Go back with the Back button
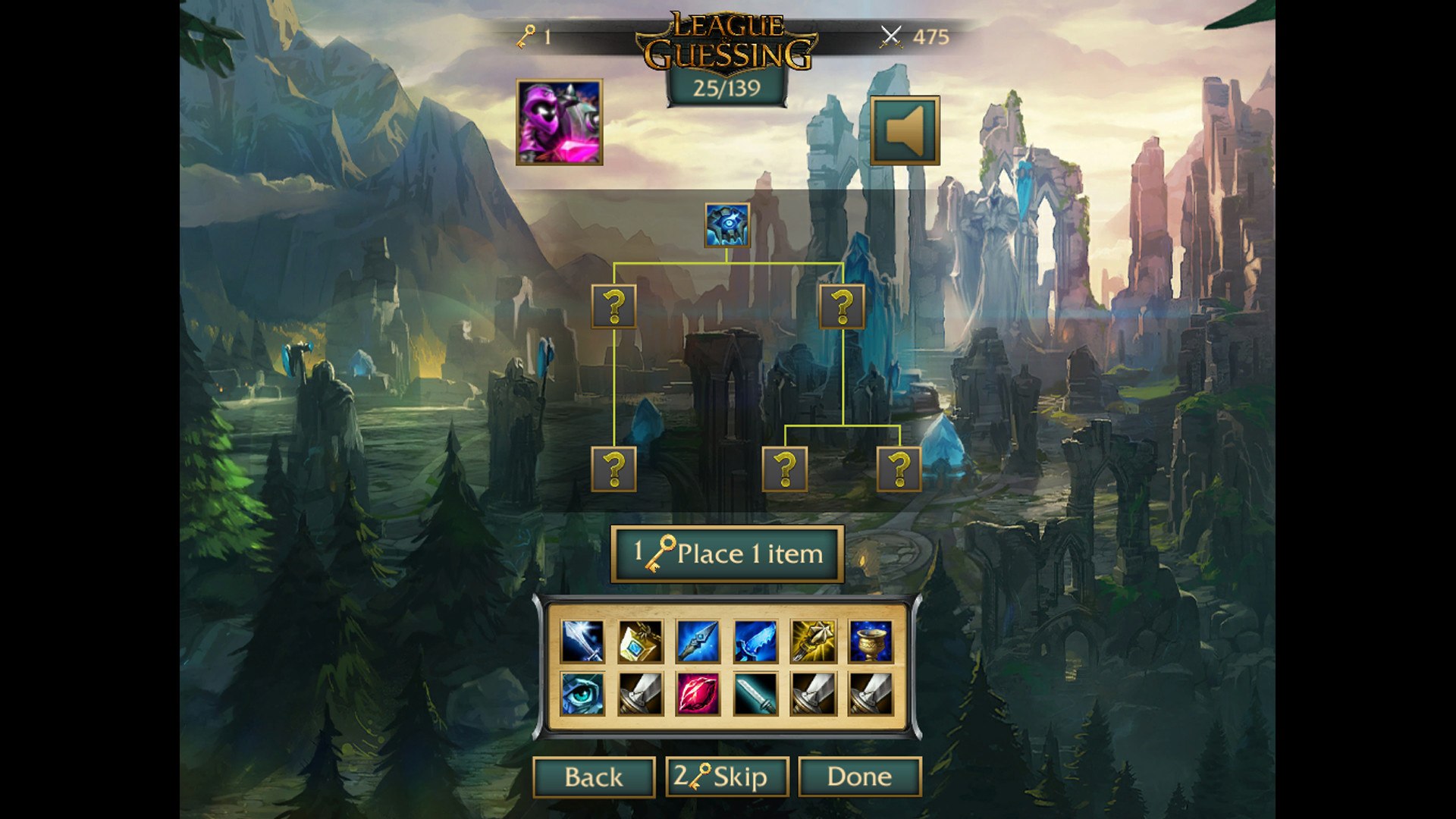1456x819 pixels. tap(593, 777)
